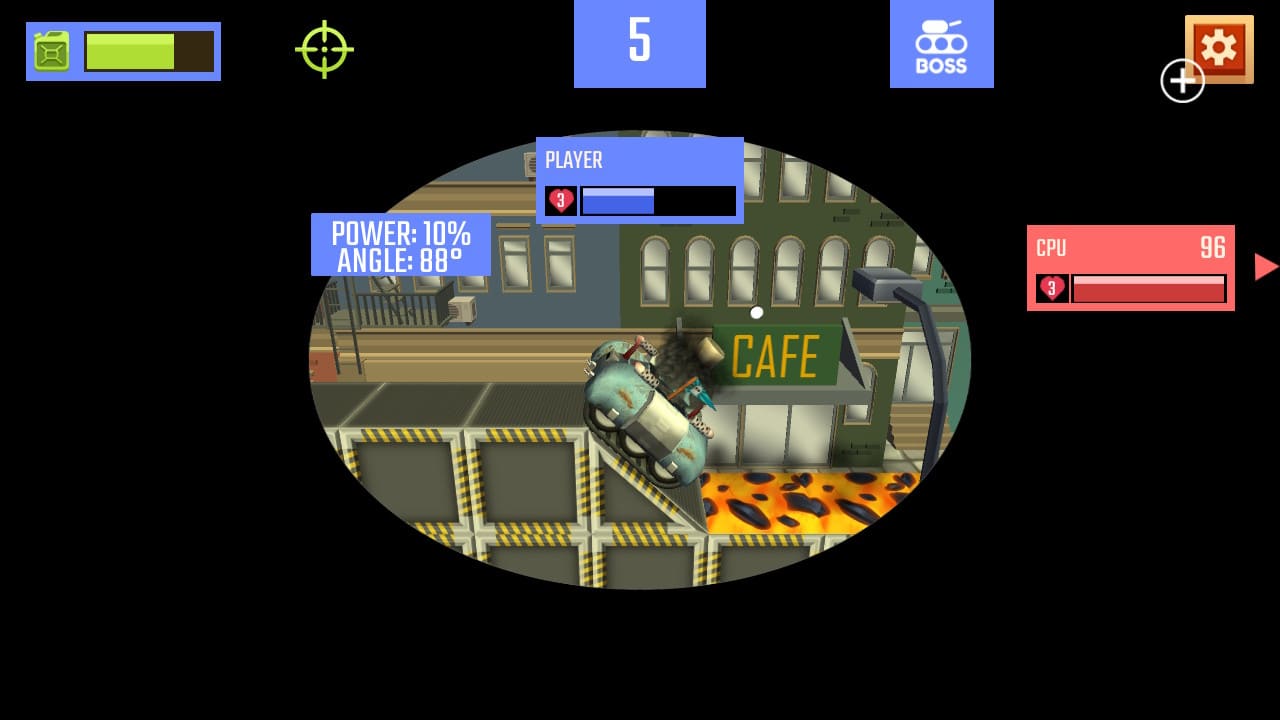Click the heart icon in the PLAYER panel
The image size is (1280, 720).
[561, 200]
